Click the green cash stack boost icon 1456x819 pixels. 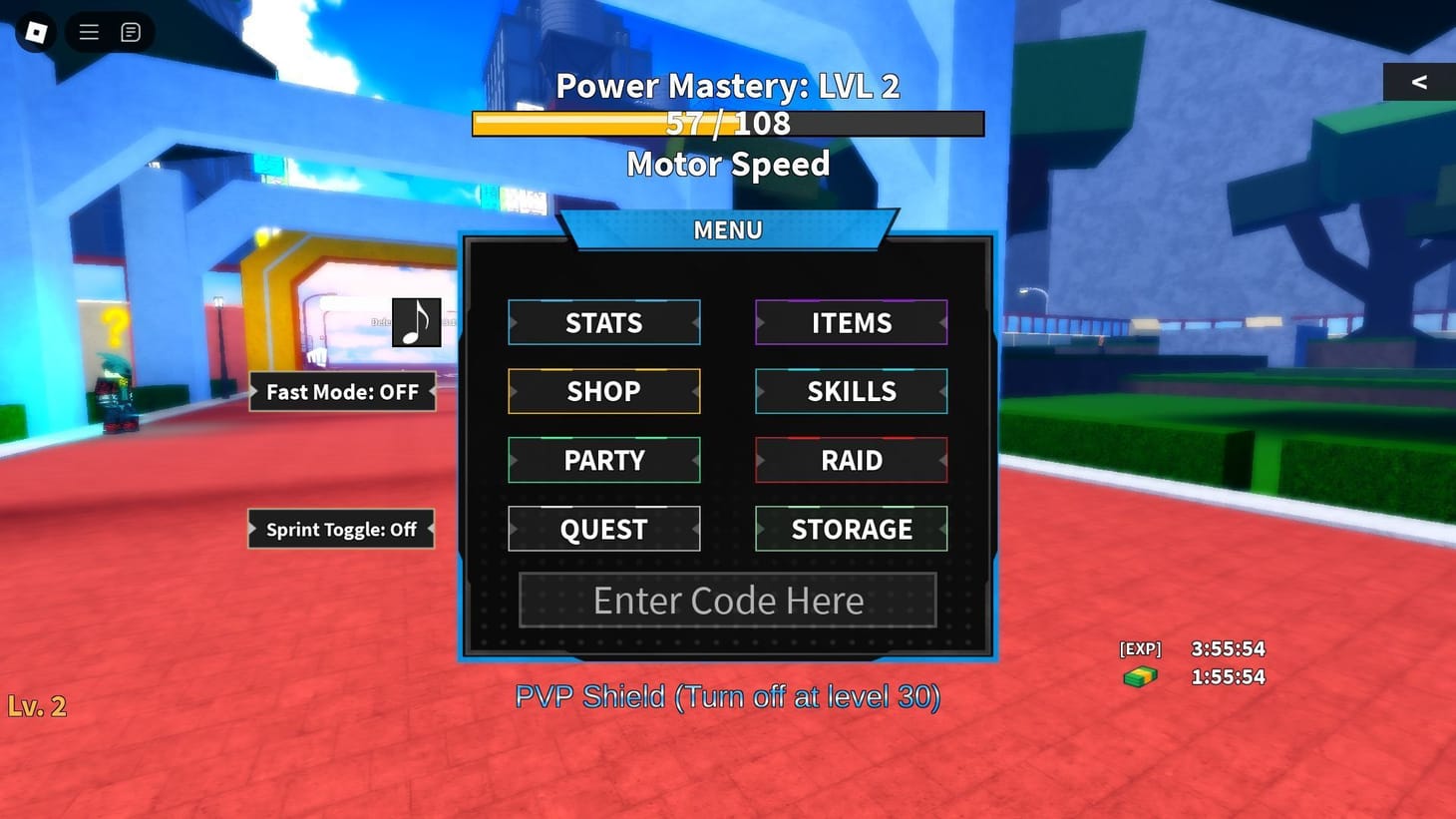coord(1139,675)
